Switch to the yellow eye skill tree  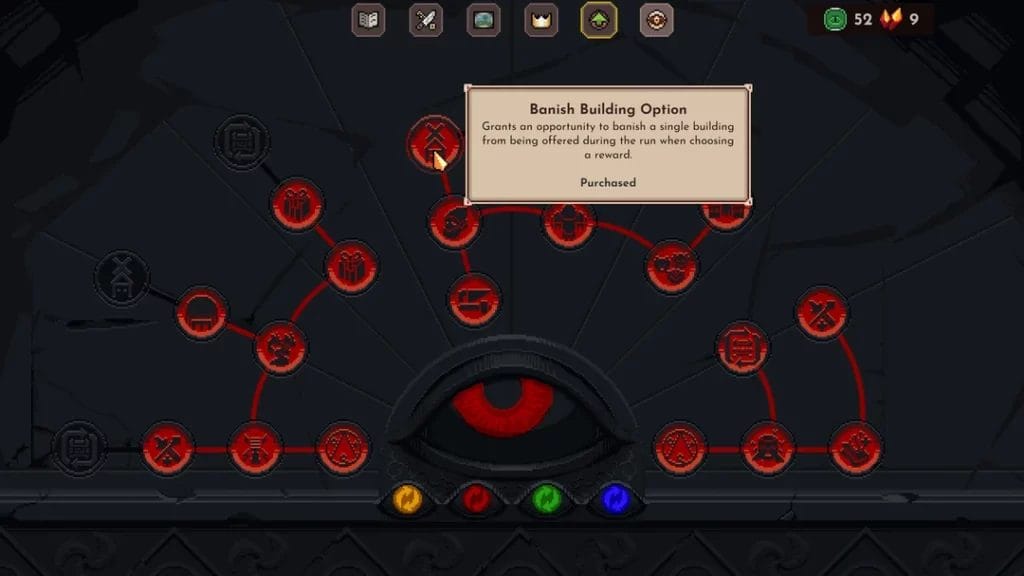407,498
